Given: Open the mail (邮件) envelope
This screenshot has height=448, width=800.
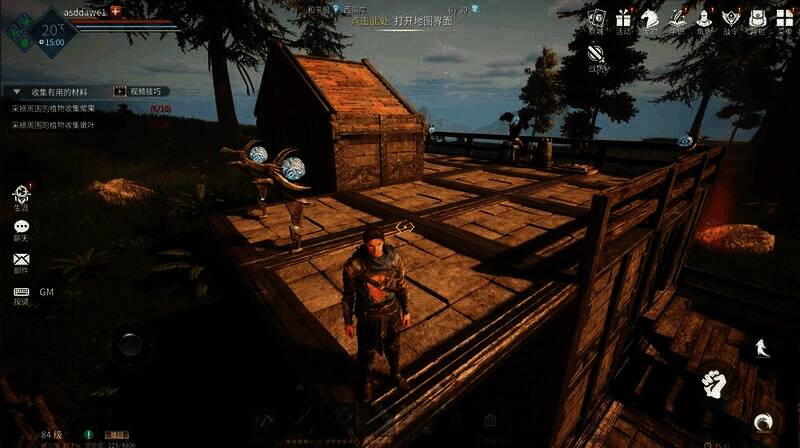Looking at the screenshot, I should [21, 260].
